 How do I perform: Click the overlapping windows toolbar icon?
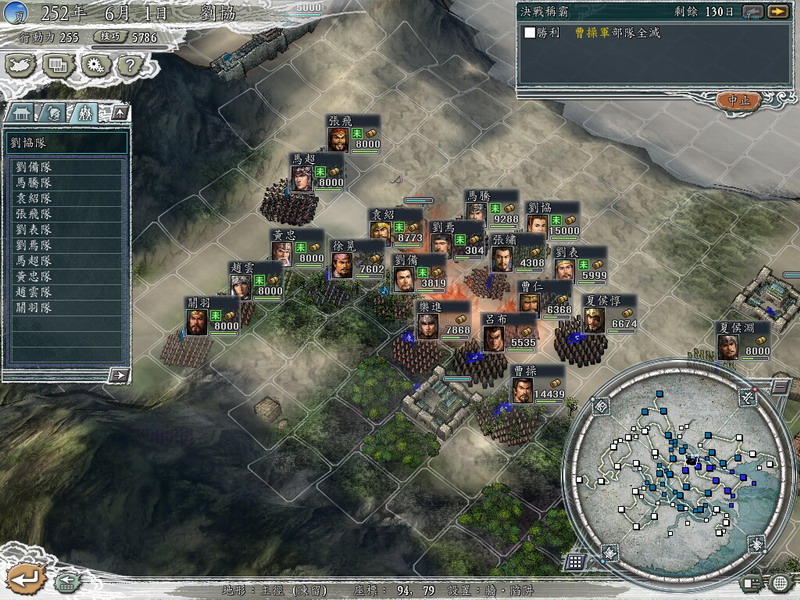pos(57,66)
